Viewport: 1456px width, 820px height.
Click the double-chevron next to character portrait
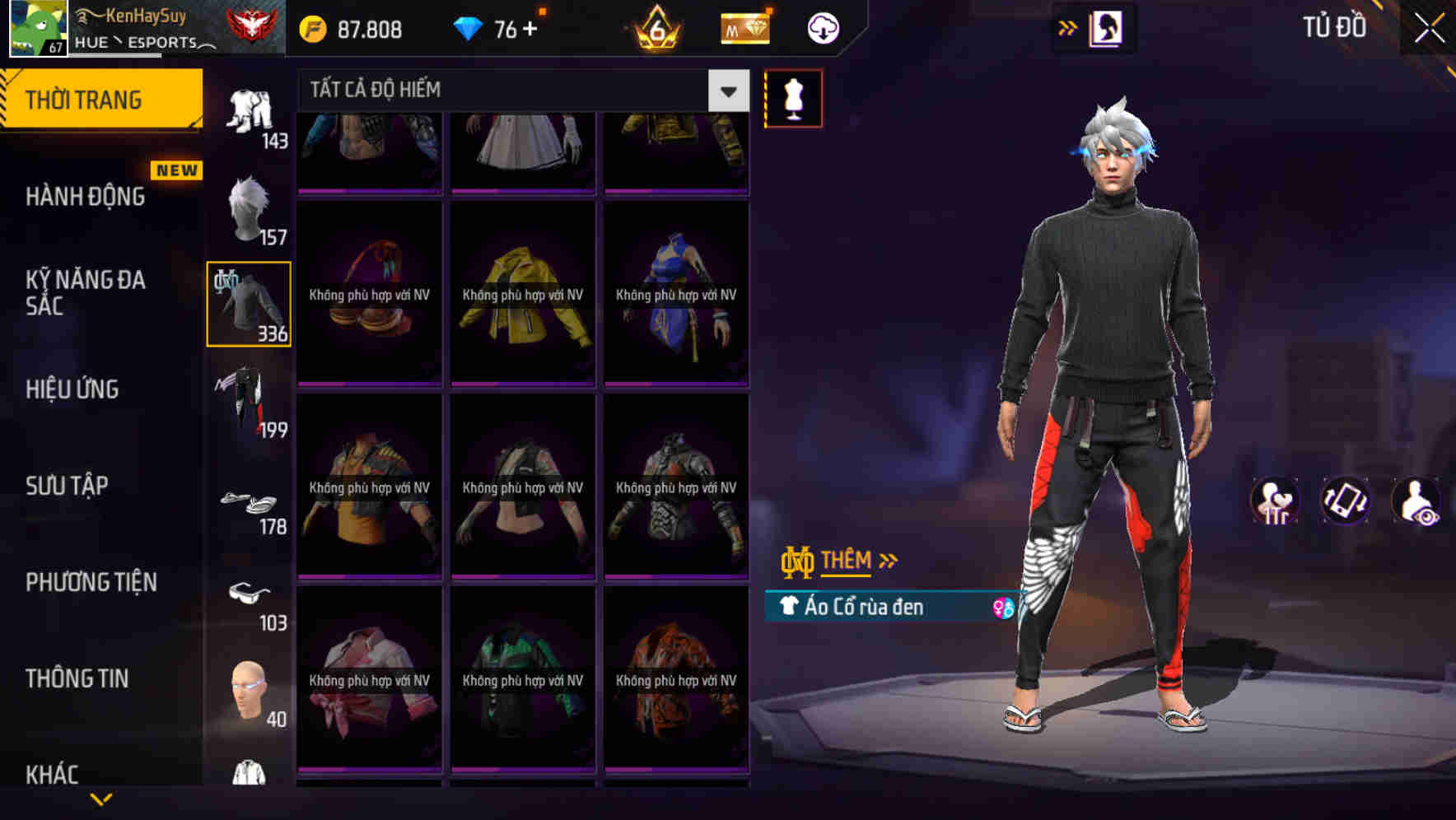click(1068, 27)
